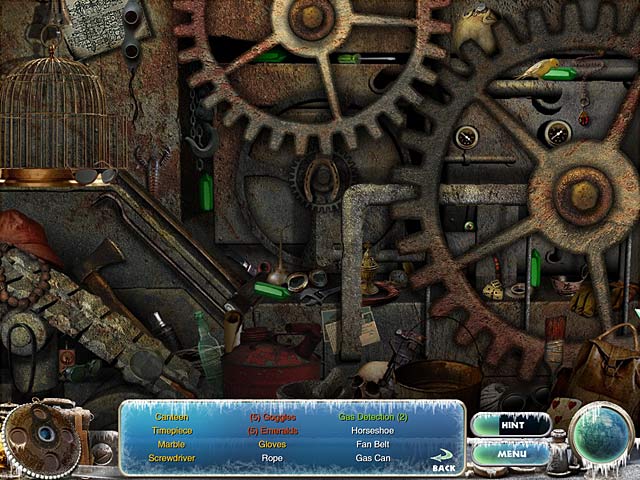Screen dimensions: 640x480
Task: Select Horseshoe in the item list
Action: [x=372, y=430]
